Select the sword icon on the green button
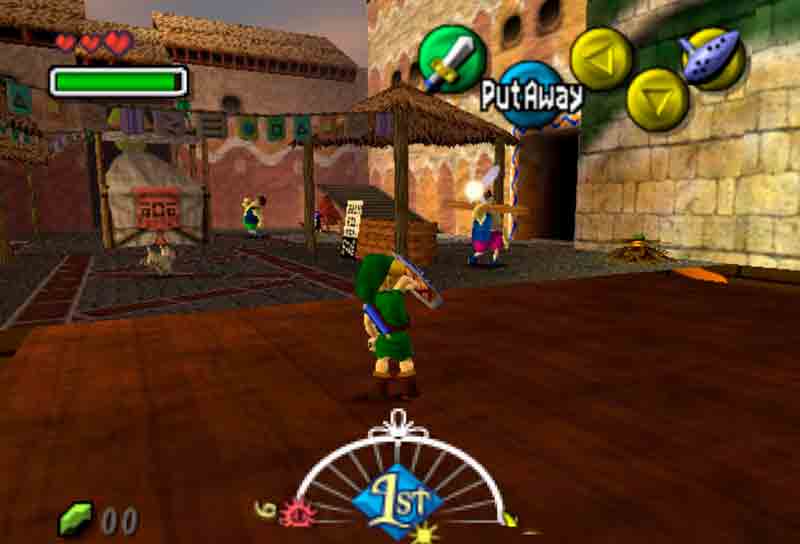 coord(452,59)
